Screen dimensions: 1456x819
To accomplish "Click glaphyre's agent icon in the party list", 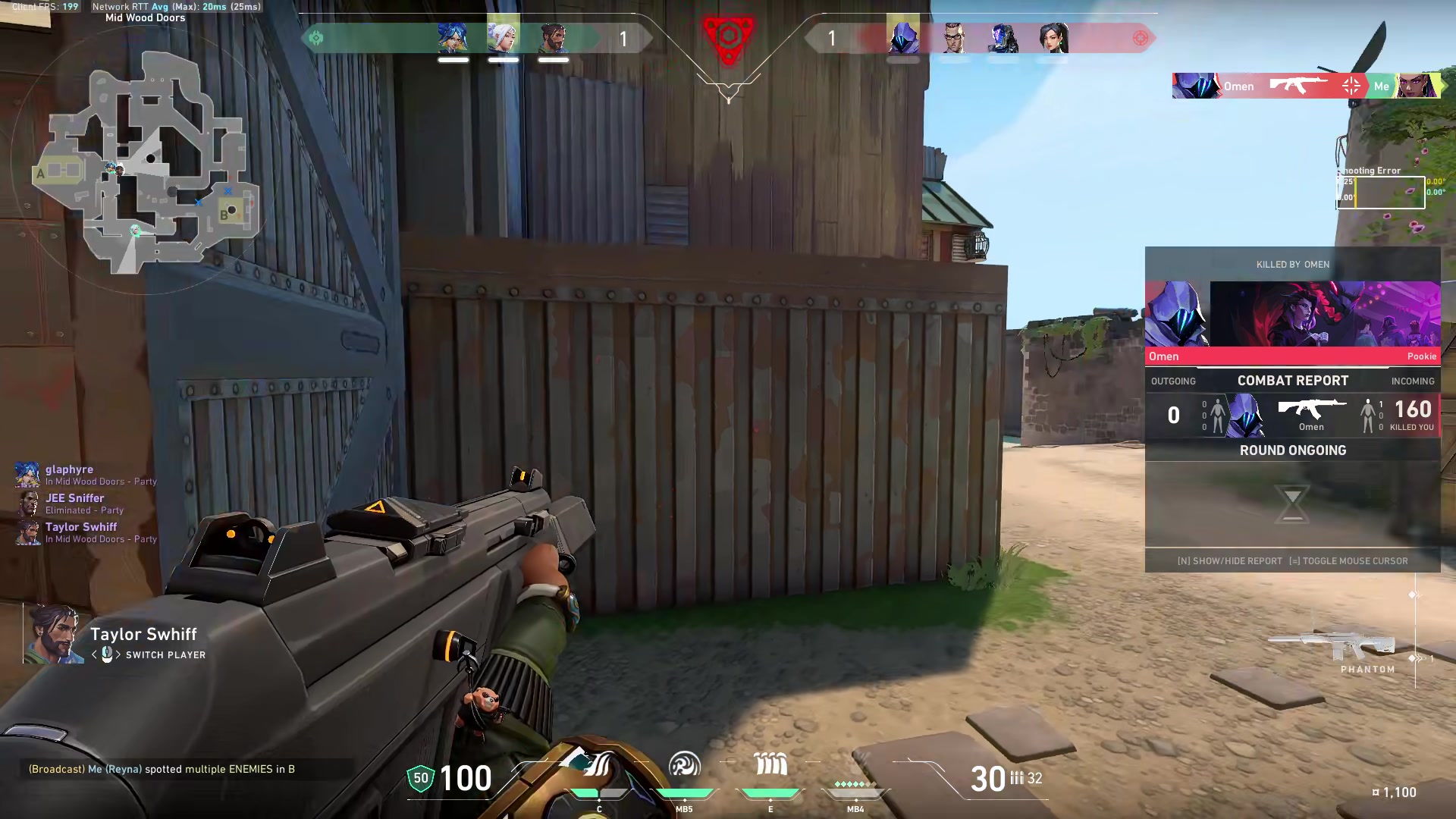I will 28,475.
